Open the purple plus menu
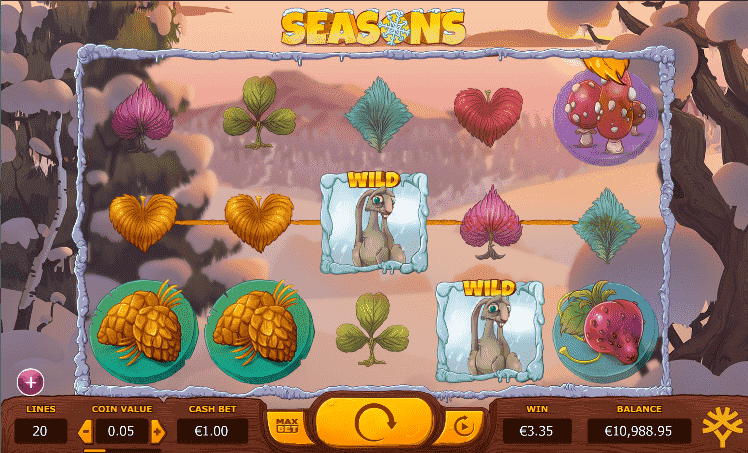The image size is (748, 453). [30, 381]
